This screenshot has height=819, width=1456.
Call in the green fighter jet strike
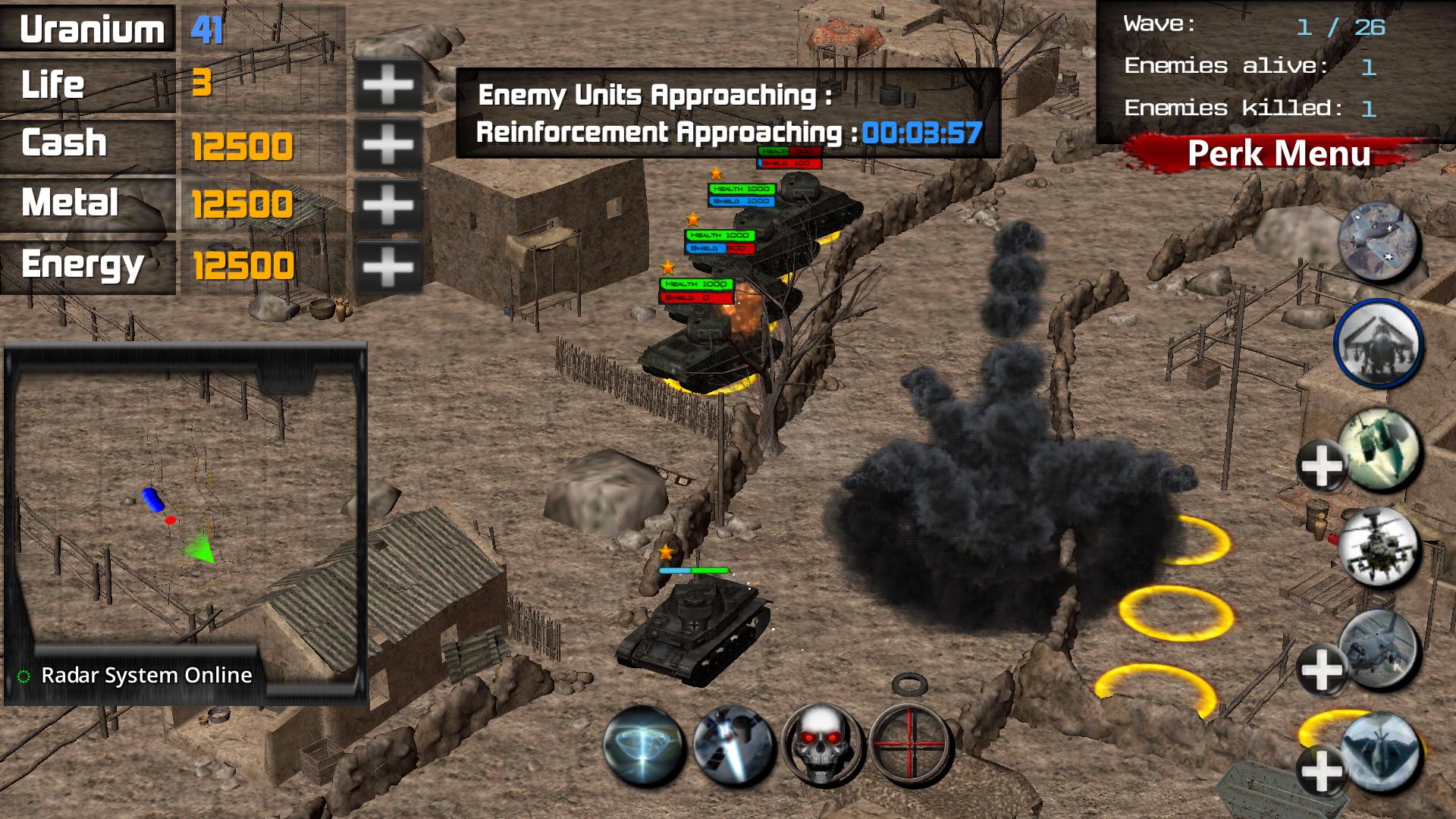[x=1380, y=447]
